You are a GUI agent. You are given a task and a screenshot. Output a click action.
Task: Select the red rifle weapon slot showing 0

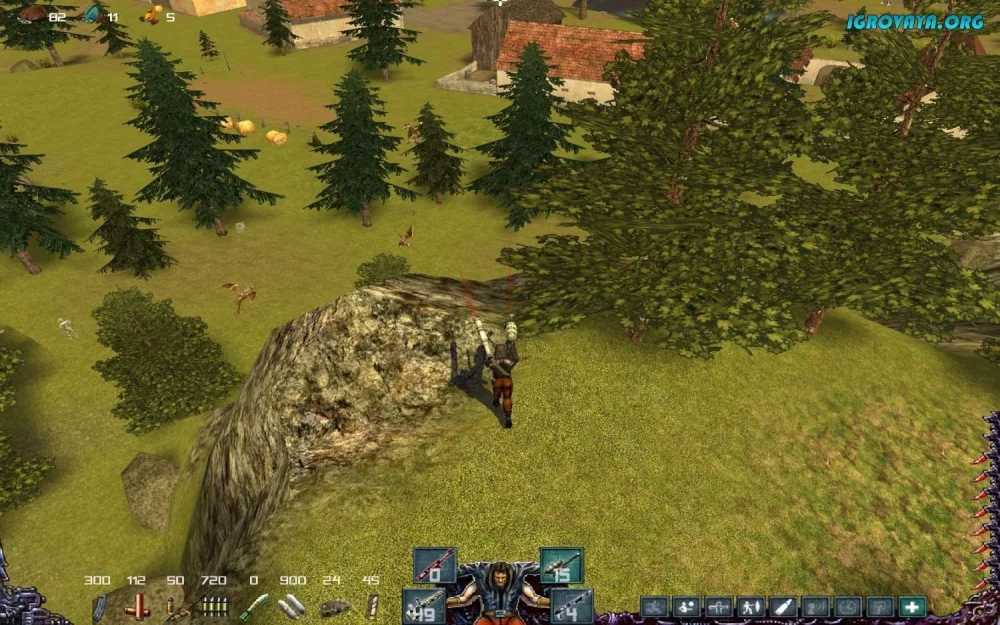pos(434,566)
